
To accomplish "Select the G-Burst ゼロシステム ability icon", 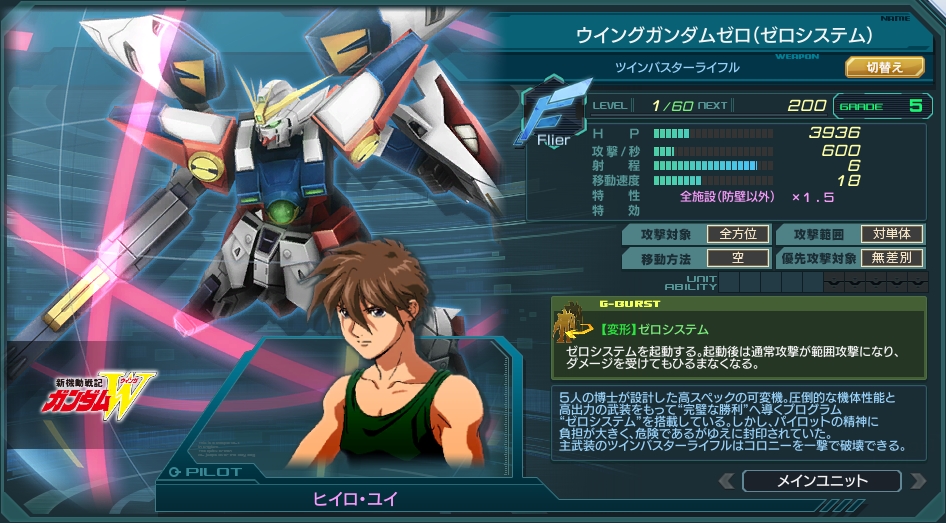I will [x=573, y=323].
